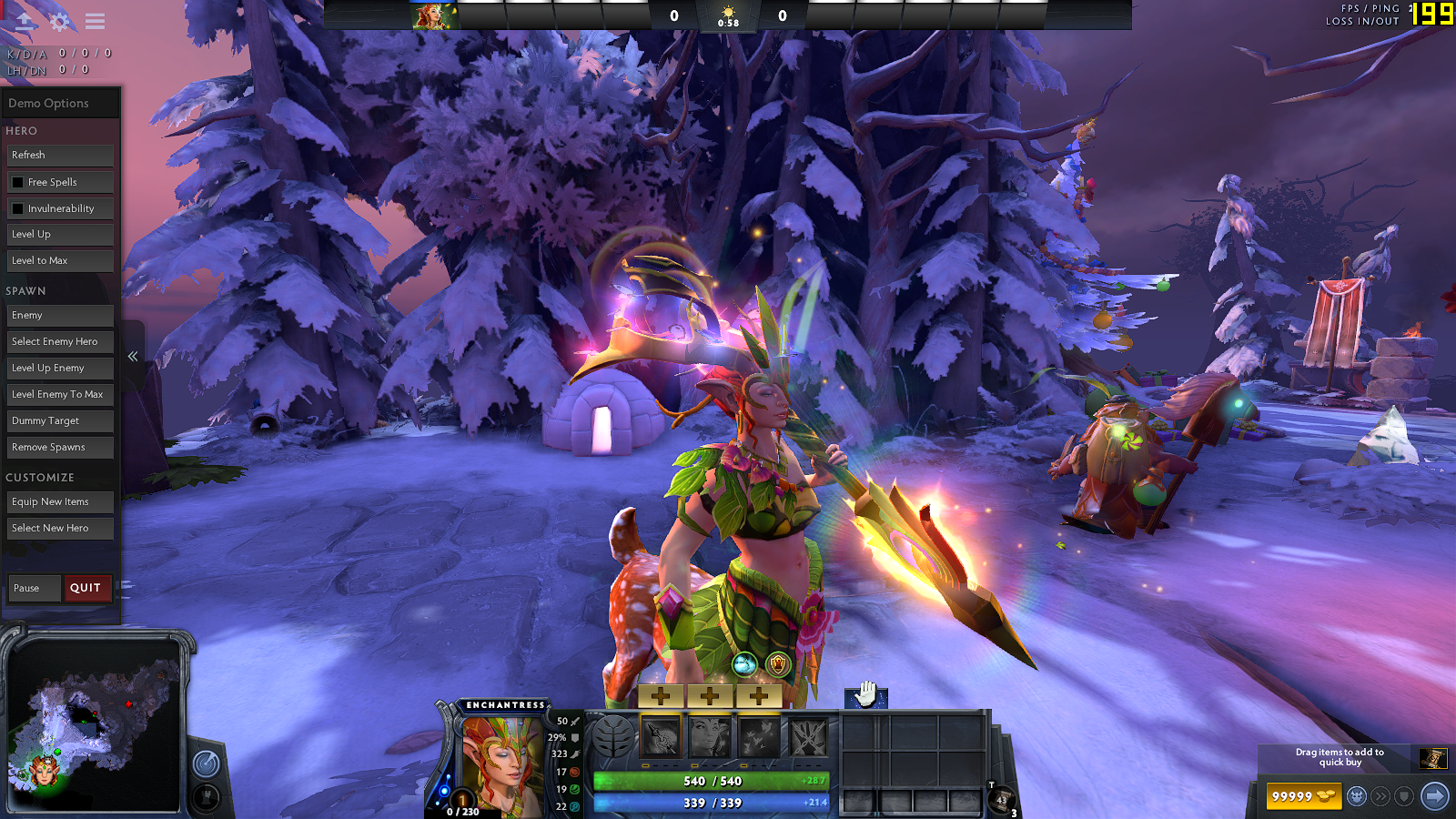The width and height of the screenshot is (1456, 819).
Task: Click the minimap
Action: click(x=94, y=723)
